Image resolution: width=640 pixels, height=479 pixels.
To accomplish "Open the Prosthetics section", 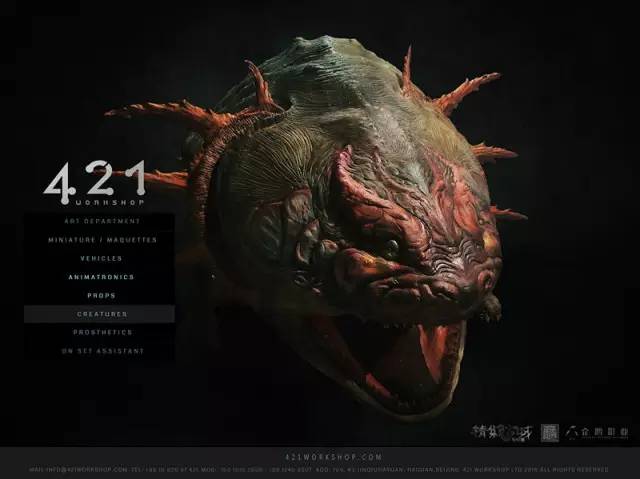I will click(101, 332).
